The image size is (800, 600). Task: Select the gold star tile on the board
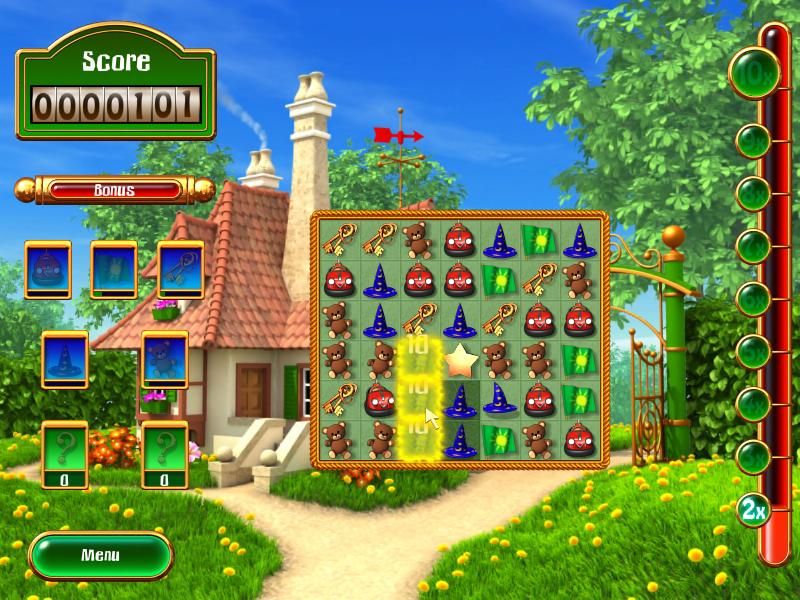pos(458,360)
